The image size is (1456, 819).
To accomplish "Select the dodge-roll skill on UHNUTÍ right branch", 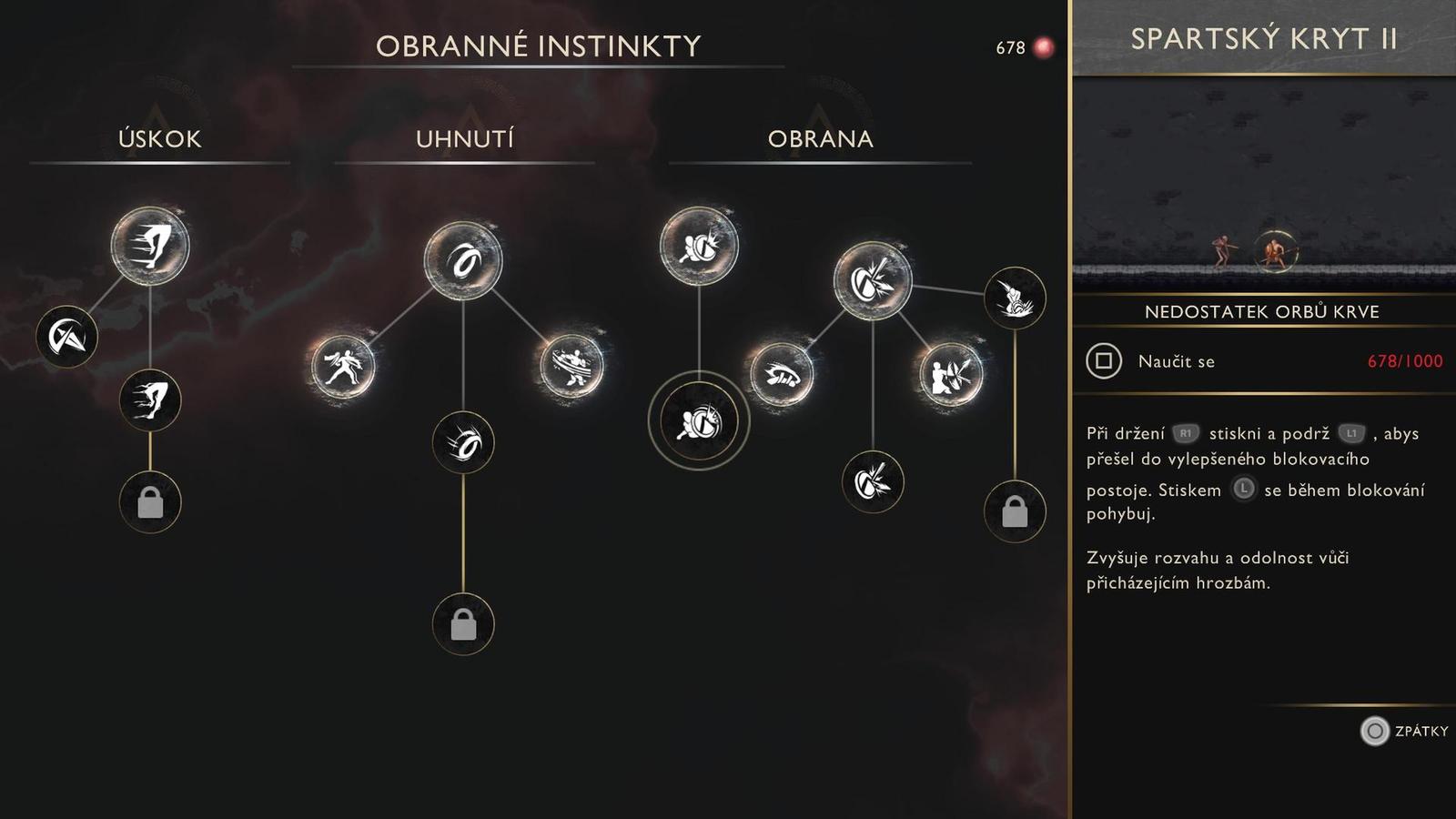I will click(x=570, y=364).
